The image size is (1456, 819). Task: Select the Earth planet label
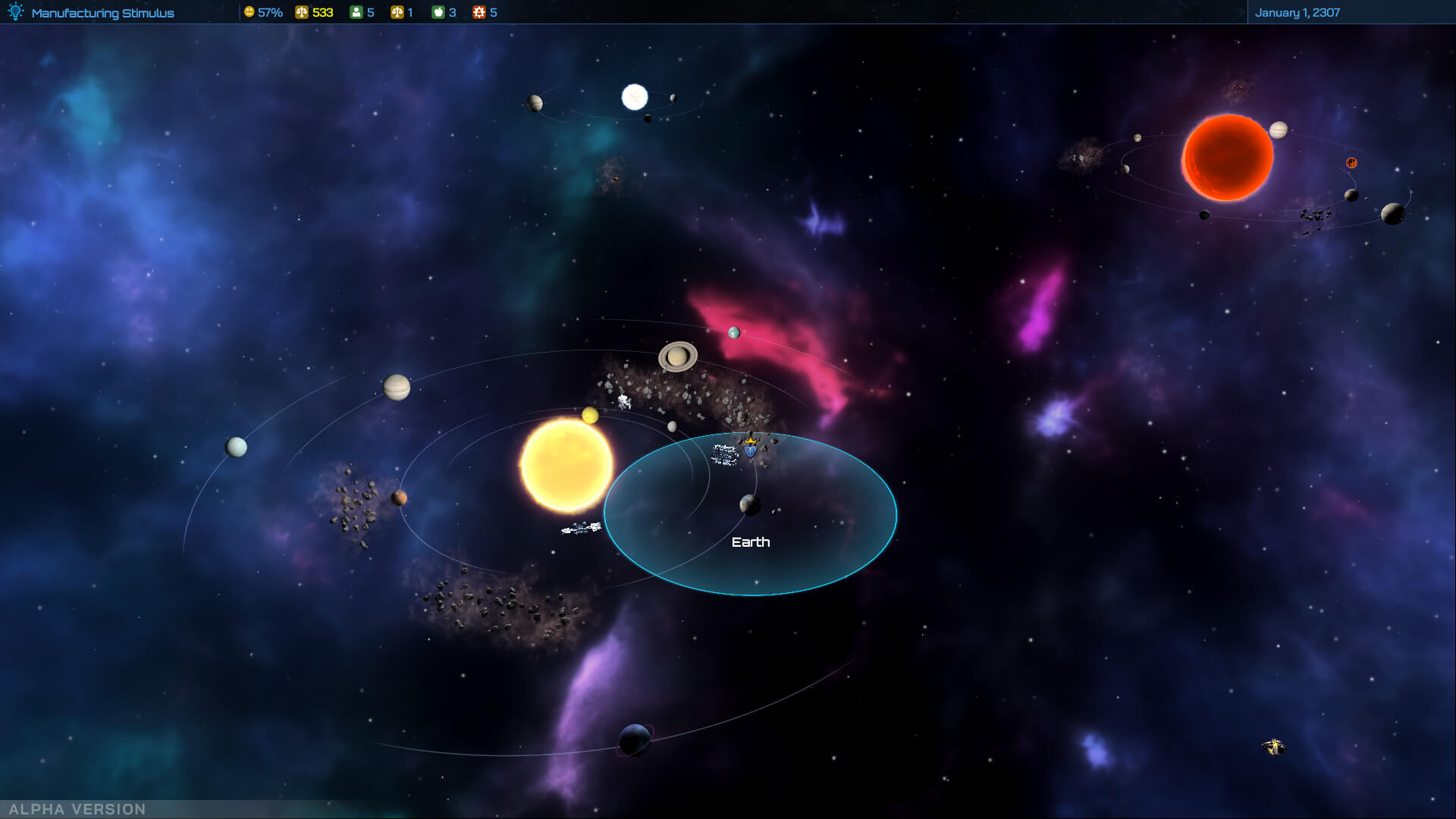tap(750, 542)
